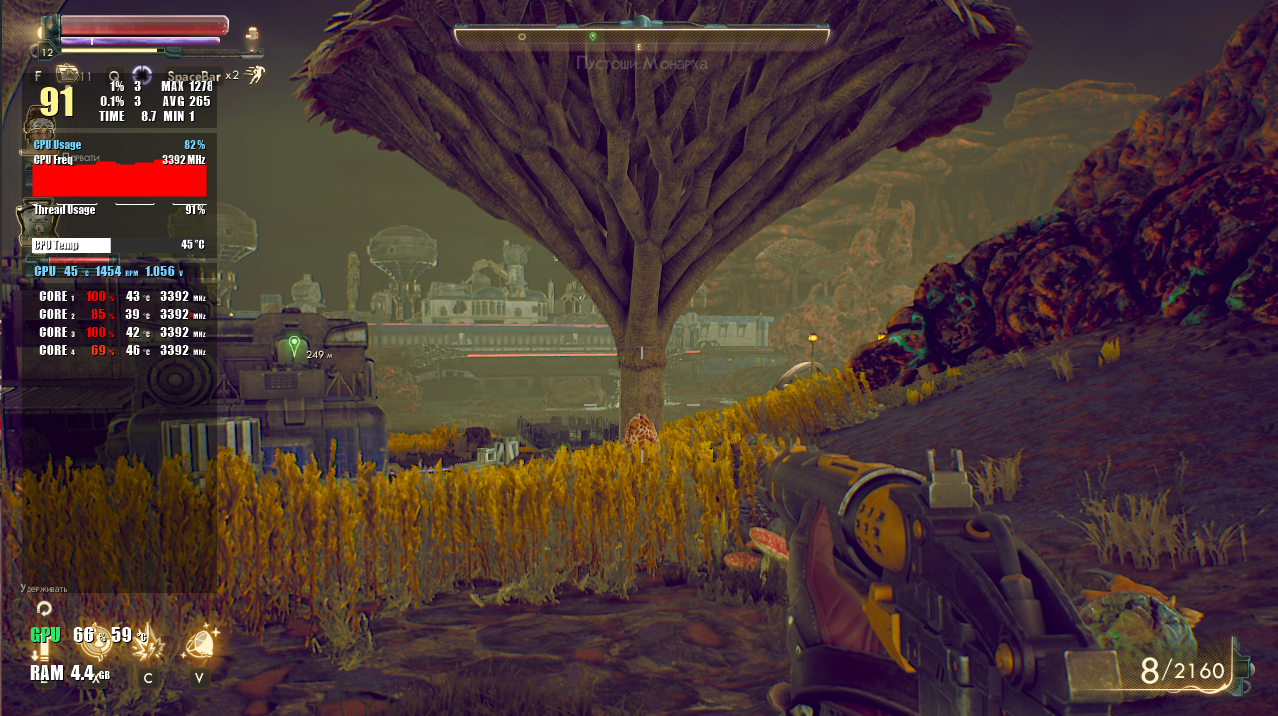This screenshot has width=1278, height=716.
Task: Select the green waypoint marker showing 249 m
Action: 293,346
